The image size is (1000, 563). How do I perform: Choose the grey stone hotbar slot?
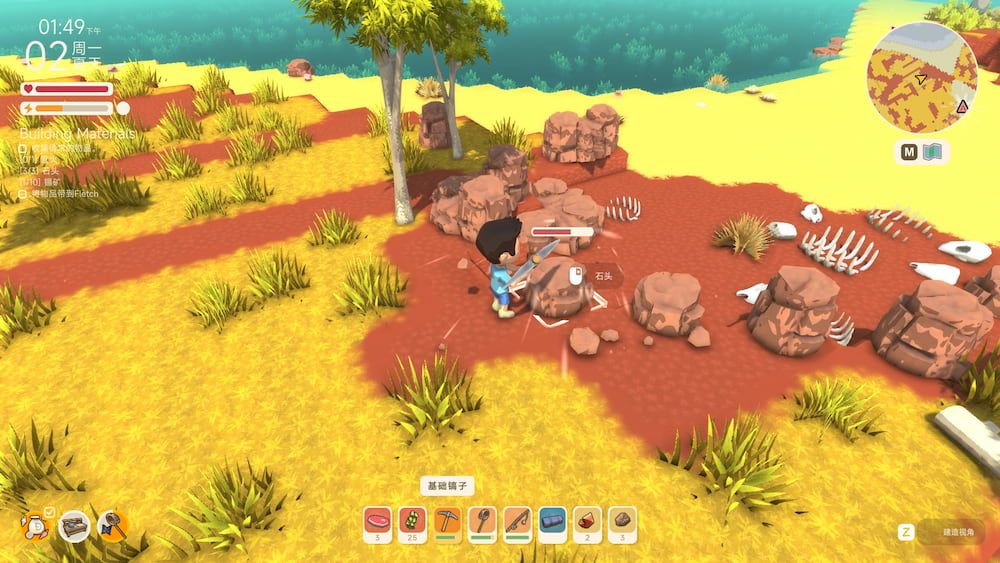coord(622,521)
